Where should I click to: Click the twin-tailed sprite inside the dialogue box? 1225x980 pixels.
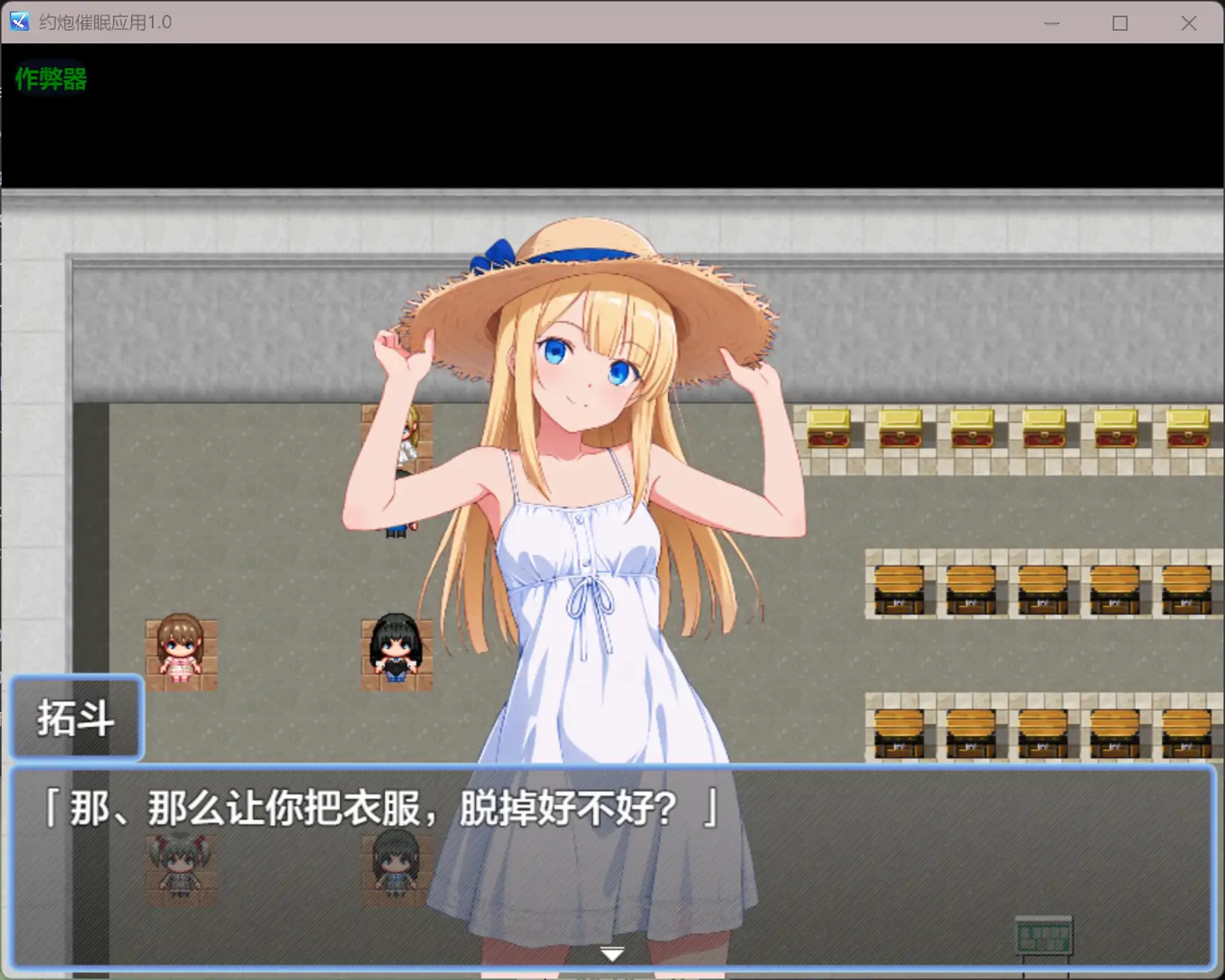click(x=180, y=868)
